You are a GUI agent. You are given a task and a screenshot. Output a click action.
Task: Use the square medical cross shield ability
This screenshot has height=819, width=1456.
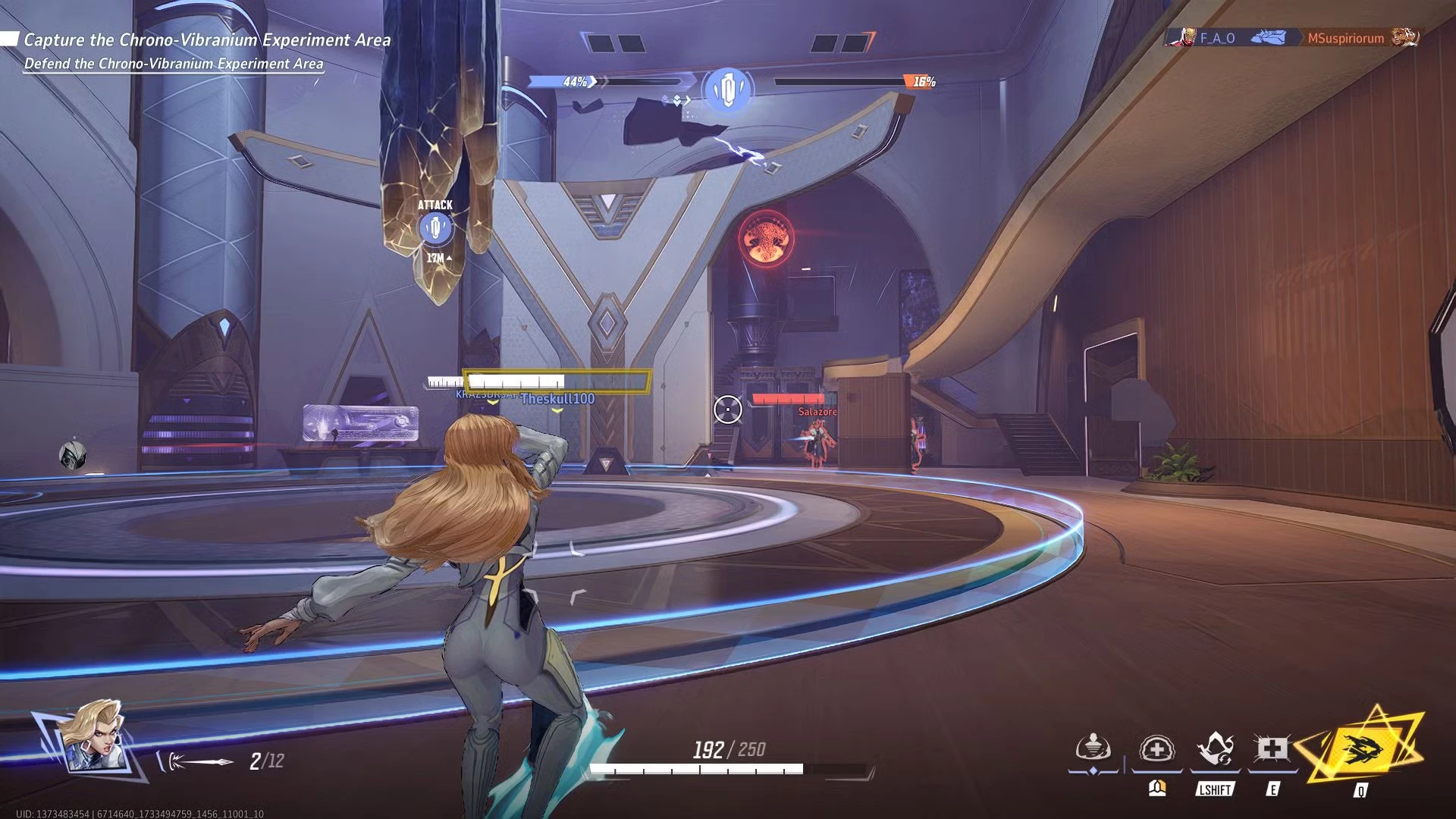[1272, 750]
